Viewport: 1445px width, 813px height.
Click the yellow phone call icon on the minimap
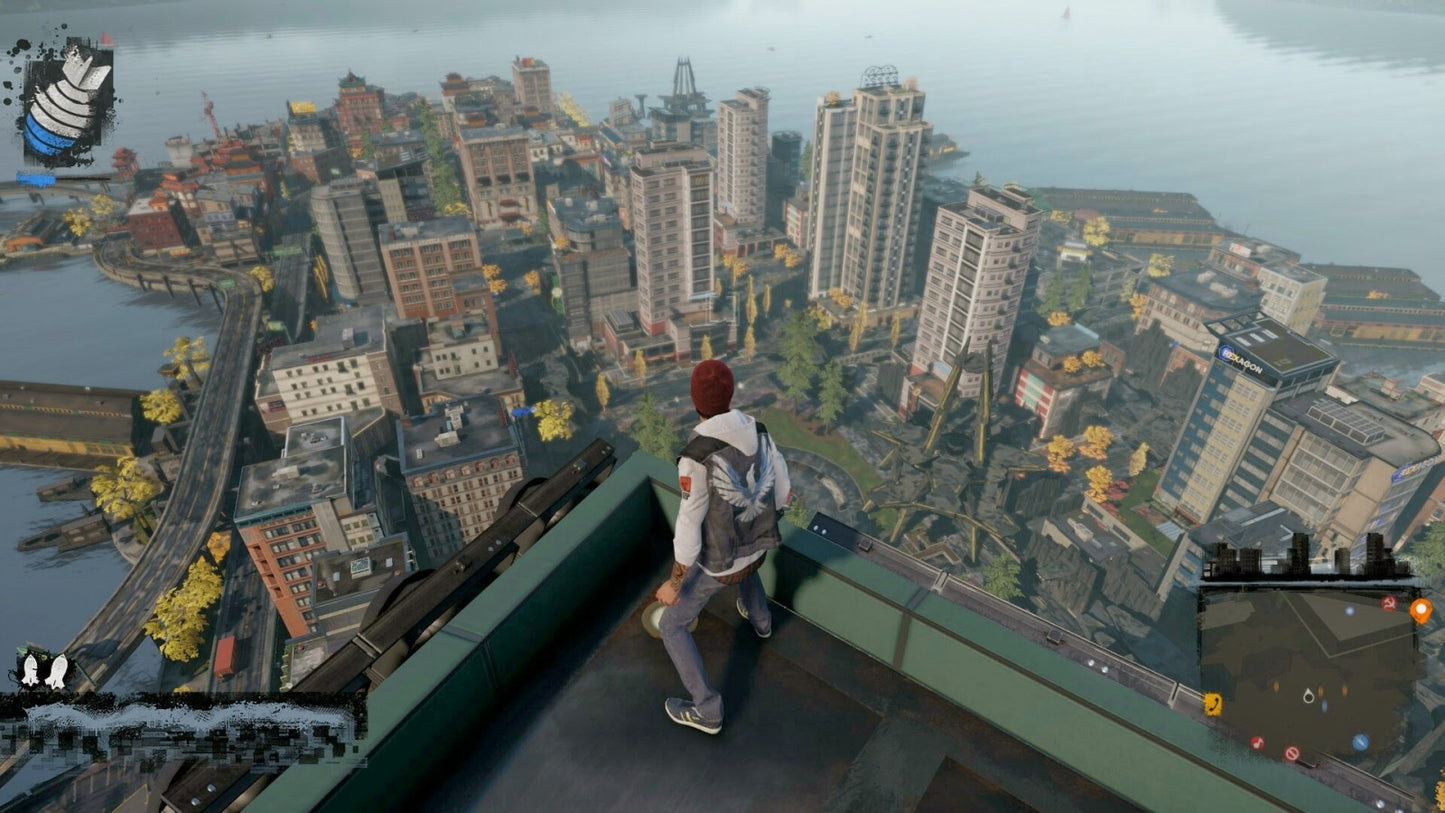1213,703
